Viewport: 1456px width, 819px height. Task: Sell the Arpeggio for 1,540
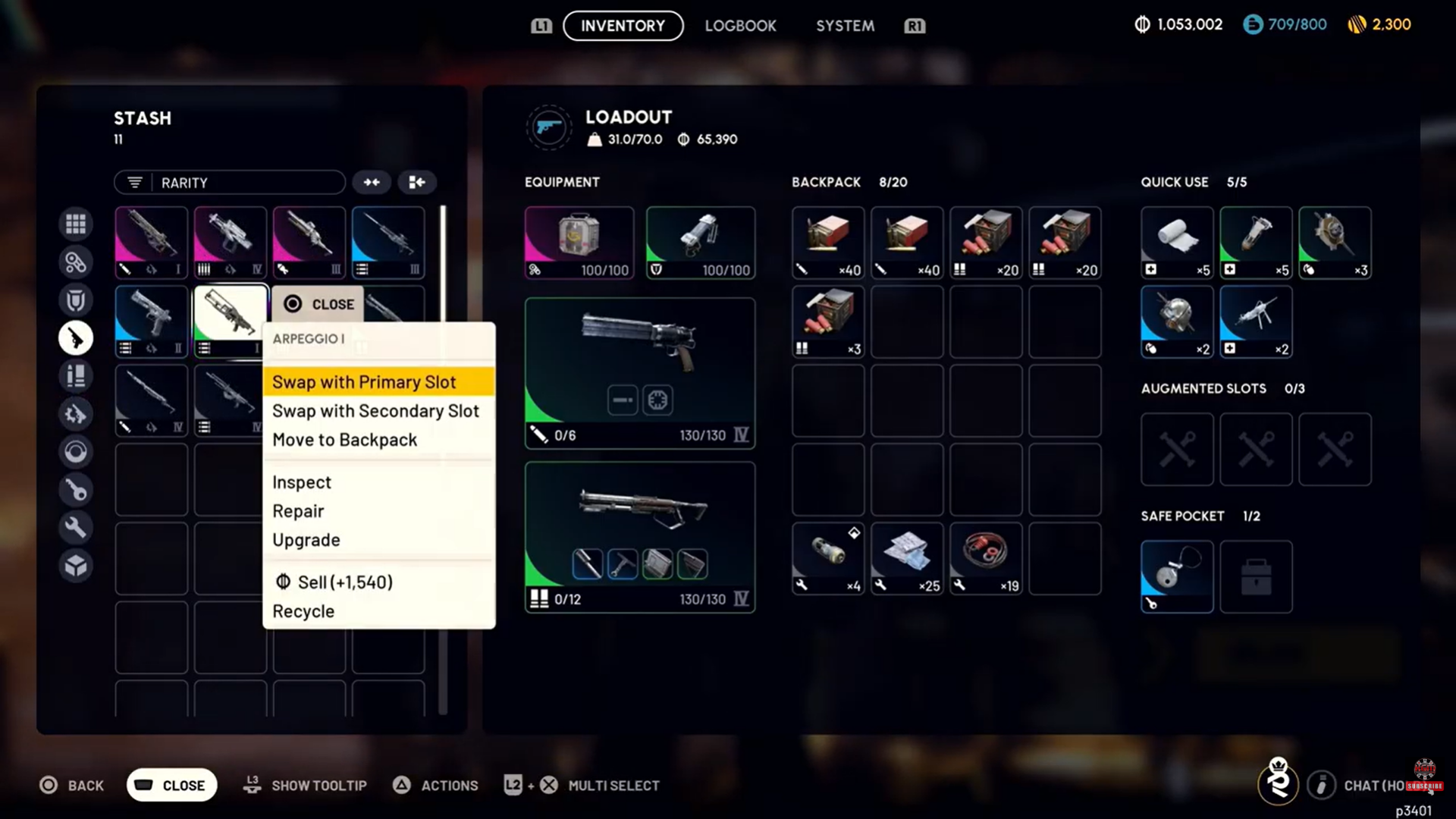[x=334, y=582]
